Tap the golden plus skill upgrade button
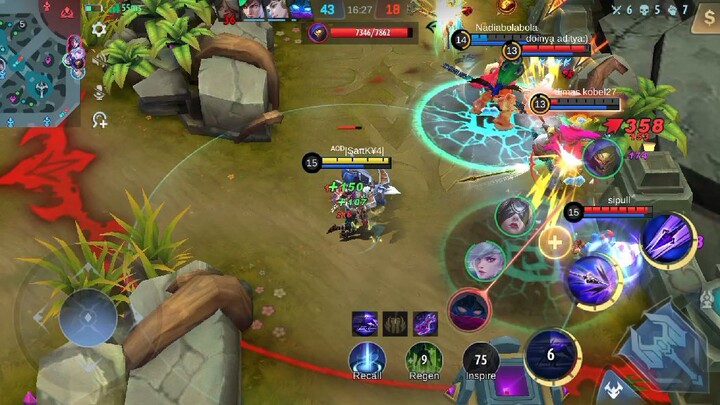Image resolution: width=720 pixels, height=405 pixels. click(x=554, y=241)
